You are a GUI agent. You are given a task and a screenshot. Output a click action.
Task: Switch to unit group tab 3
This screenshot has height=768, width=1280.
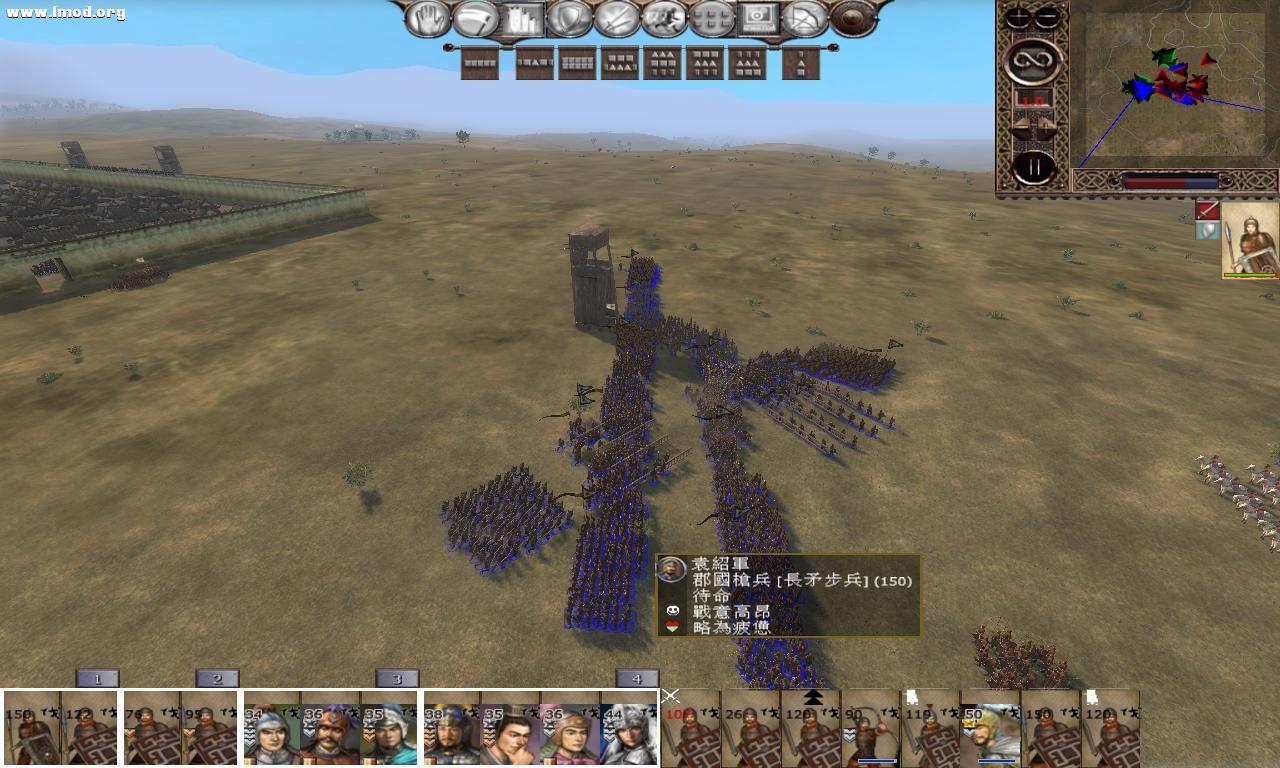coord(397,679)
